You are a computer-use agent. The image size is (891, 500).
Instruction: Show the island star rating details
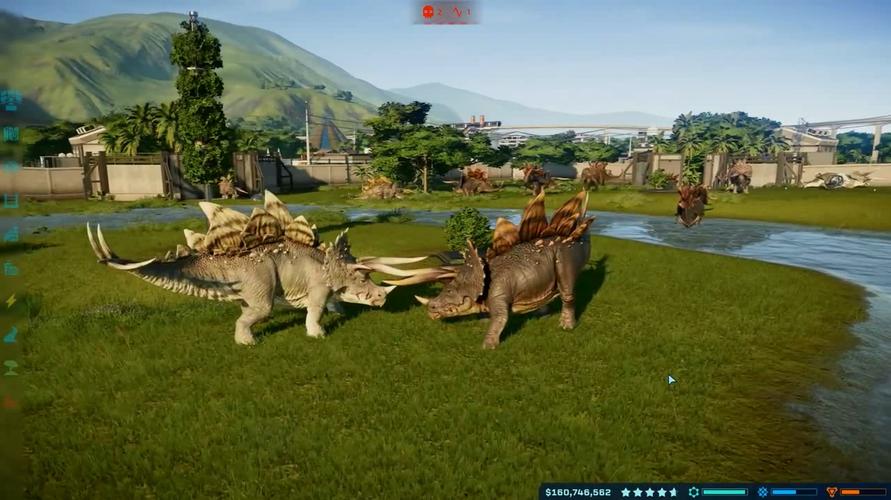(x=649, y=492)
